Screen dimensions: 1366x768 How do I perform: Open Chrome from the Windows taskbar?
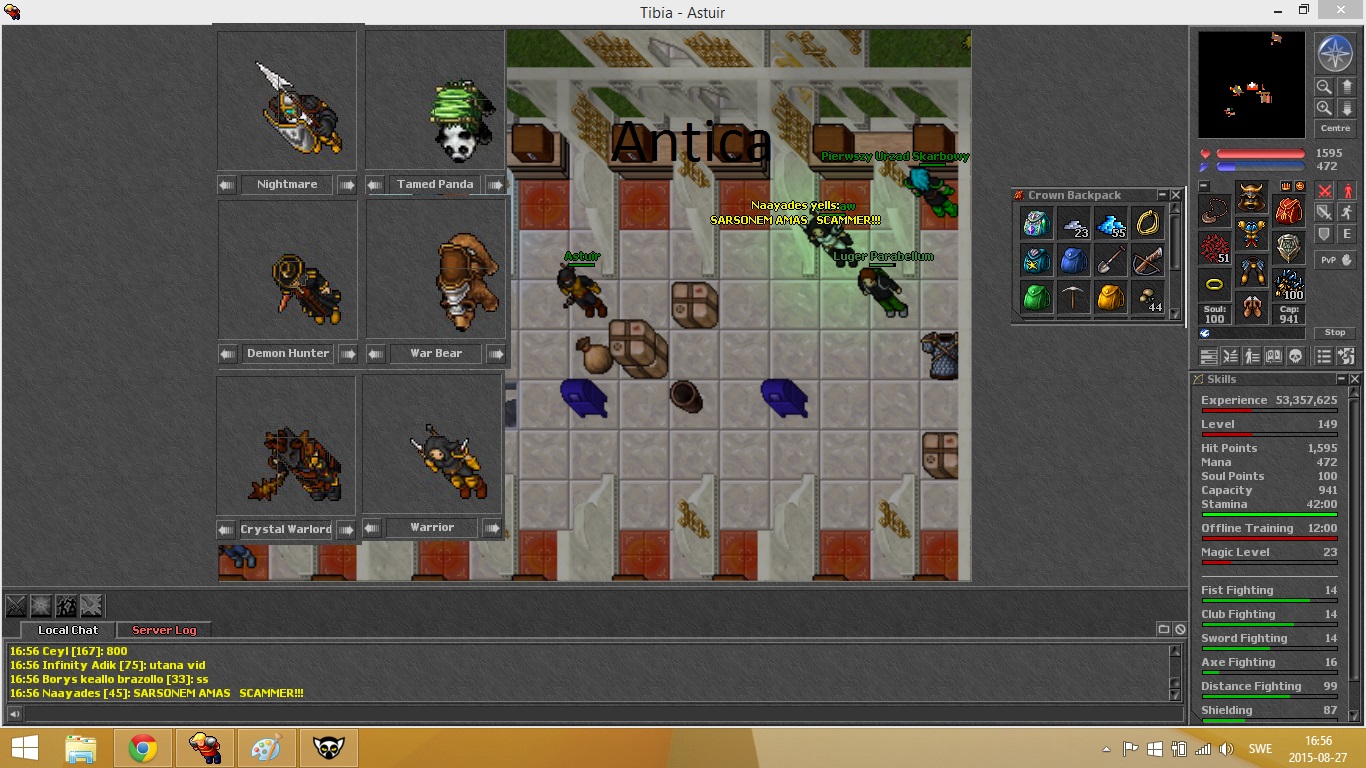tap(142, 748)
